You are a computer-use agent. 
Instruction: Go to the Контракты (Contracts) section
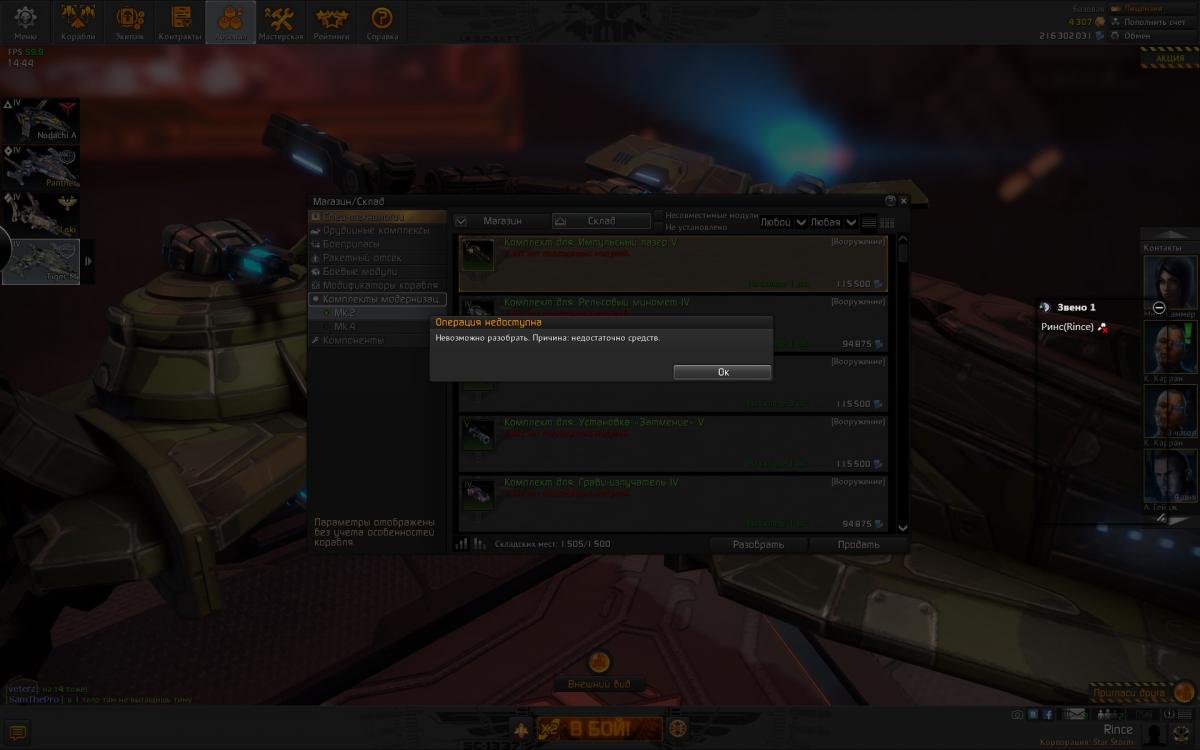pos(180,21)
